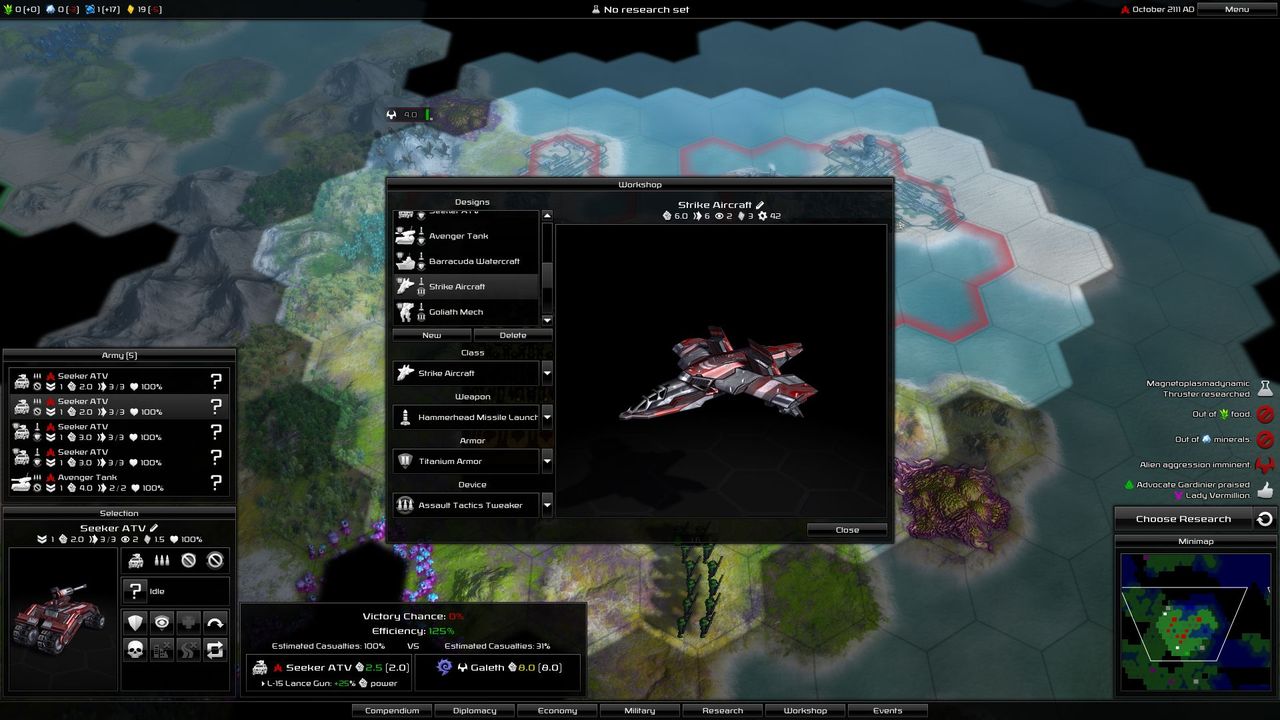
Task: Click the Choose Research button
Action: [1181, 518]
